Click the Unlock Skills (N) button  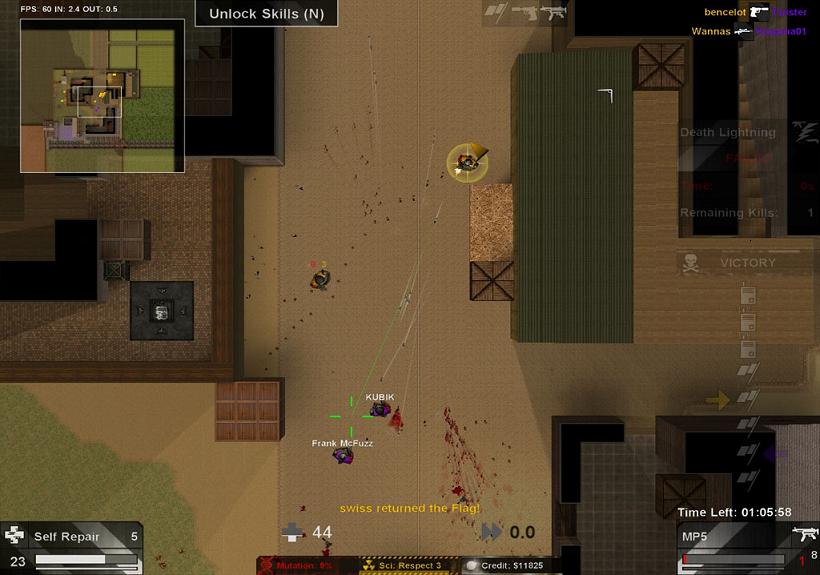coord(266,14)
